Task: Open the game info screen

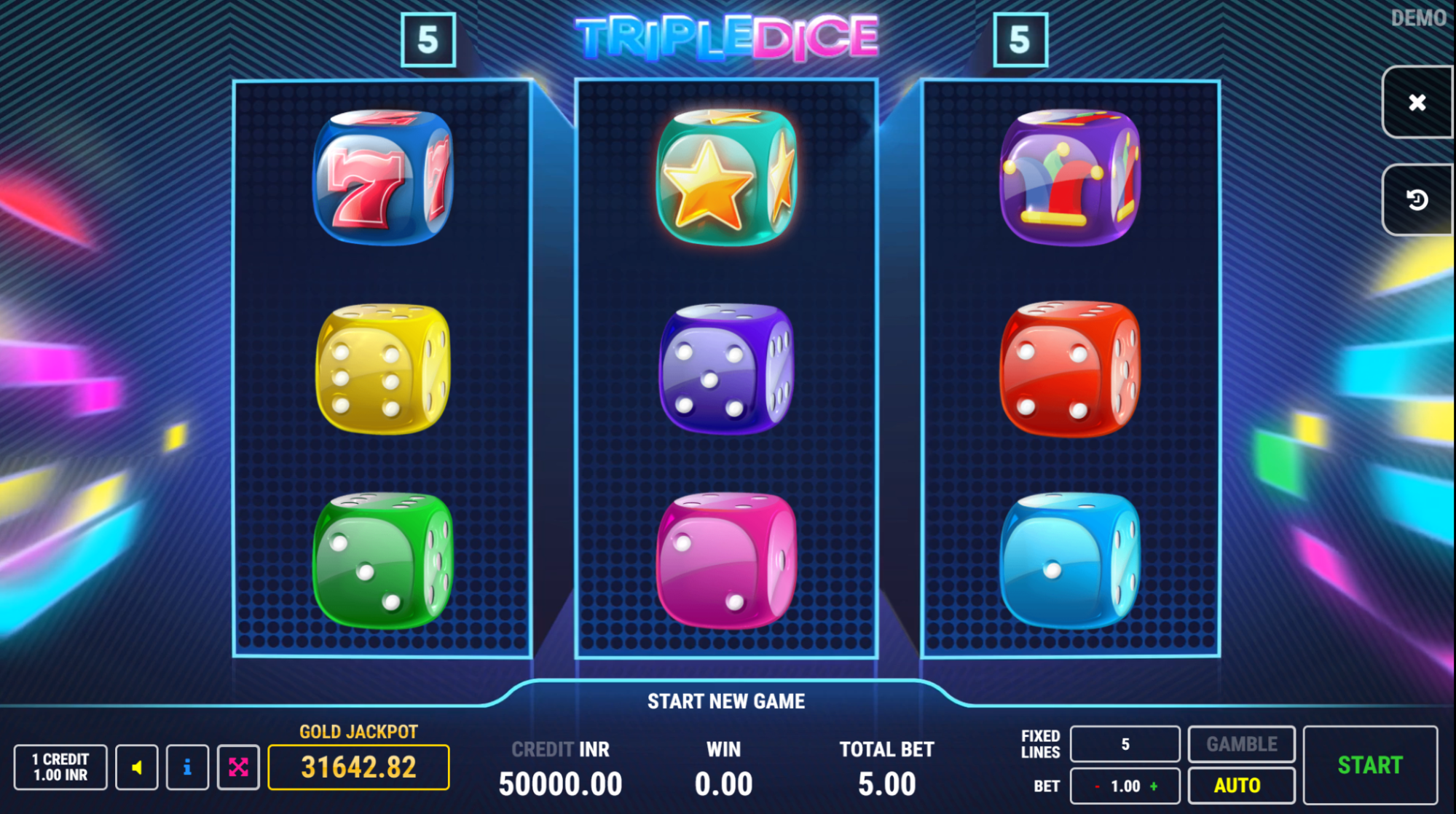Action: (x=187, y=766)
